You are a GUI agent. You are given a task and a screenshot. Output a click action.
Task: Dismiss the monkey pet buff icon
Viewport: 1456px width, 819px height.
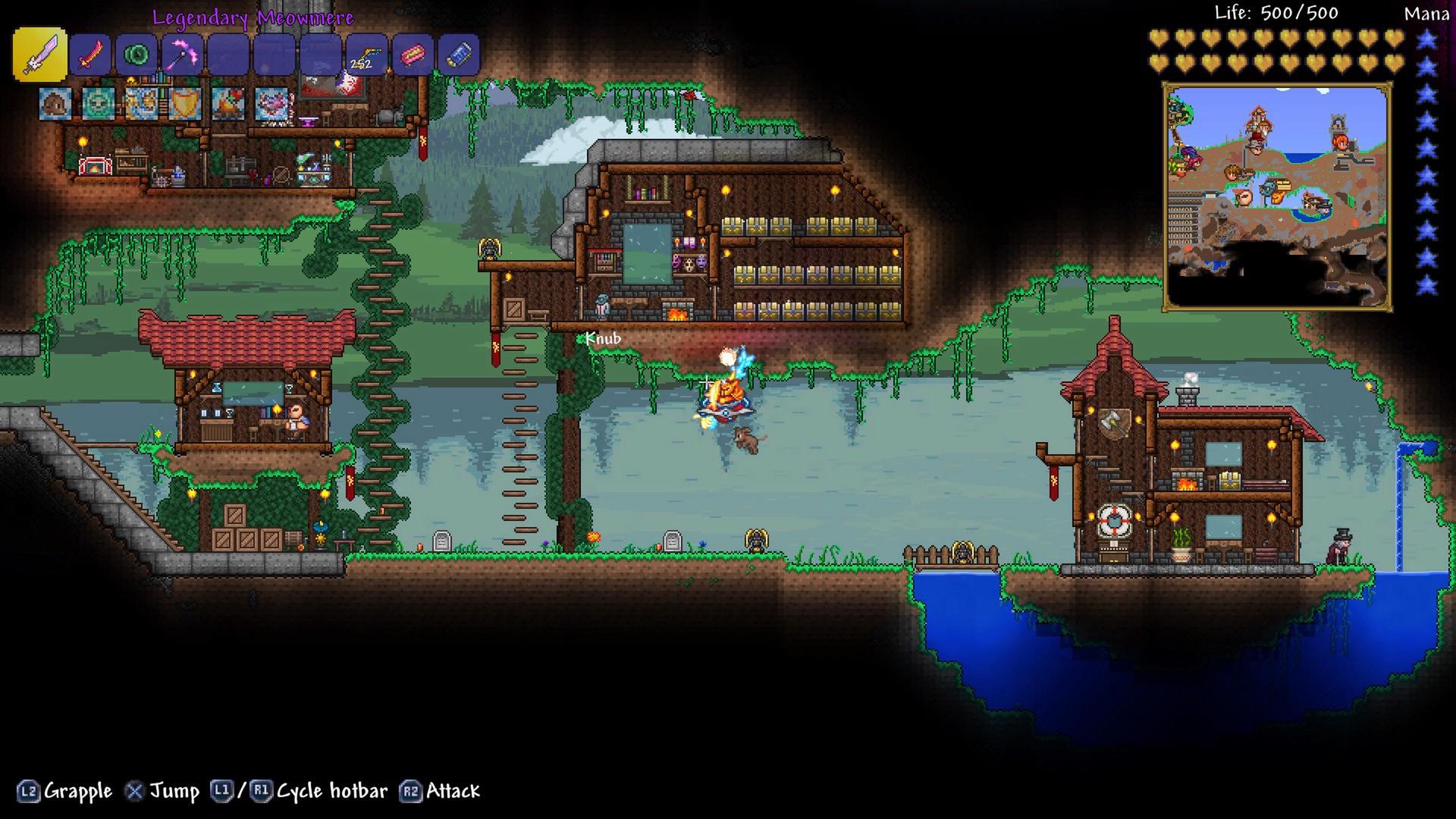pos(53,104)
